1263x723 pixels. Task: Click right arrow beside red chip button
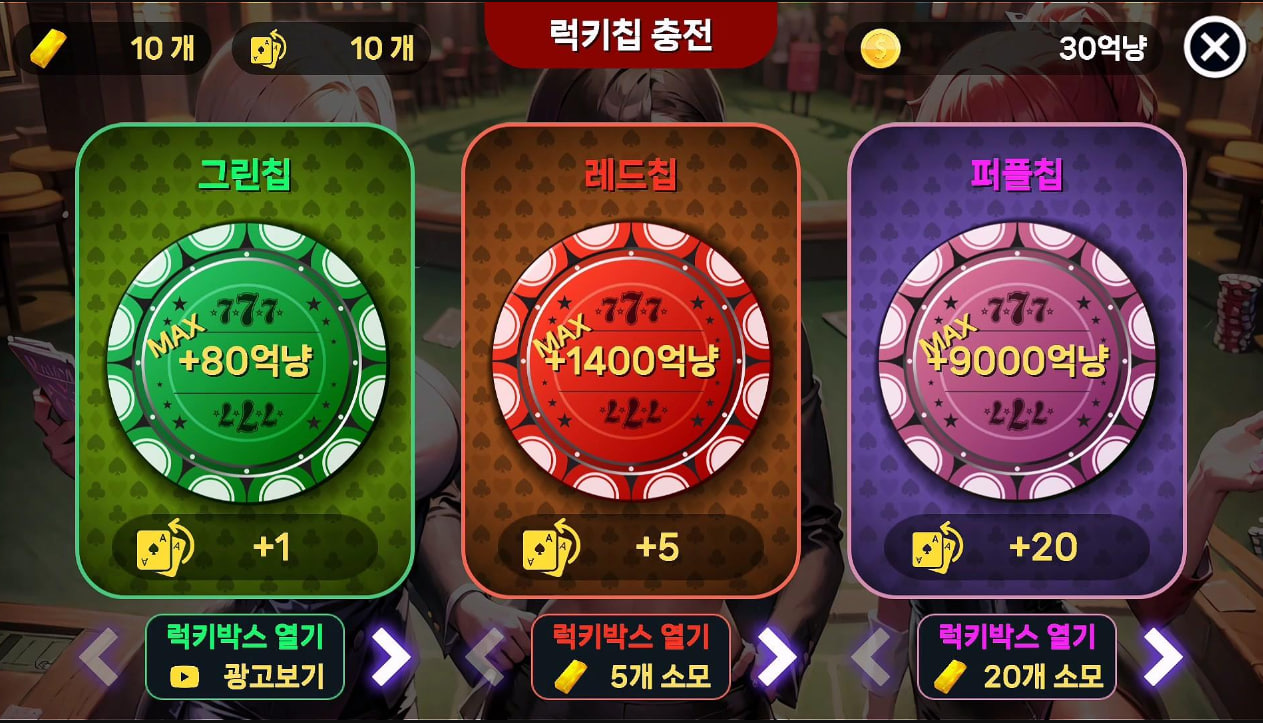coord(776,657)
